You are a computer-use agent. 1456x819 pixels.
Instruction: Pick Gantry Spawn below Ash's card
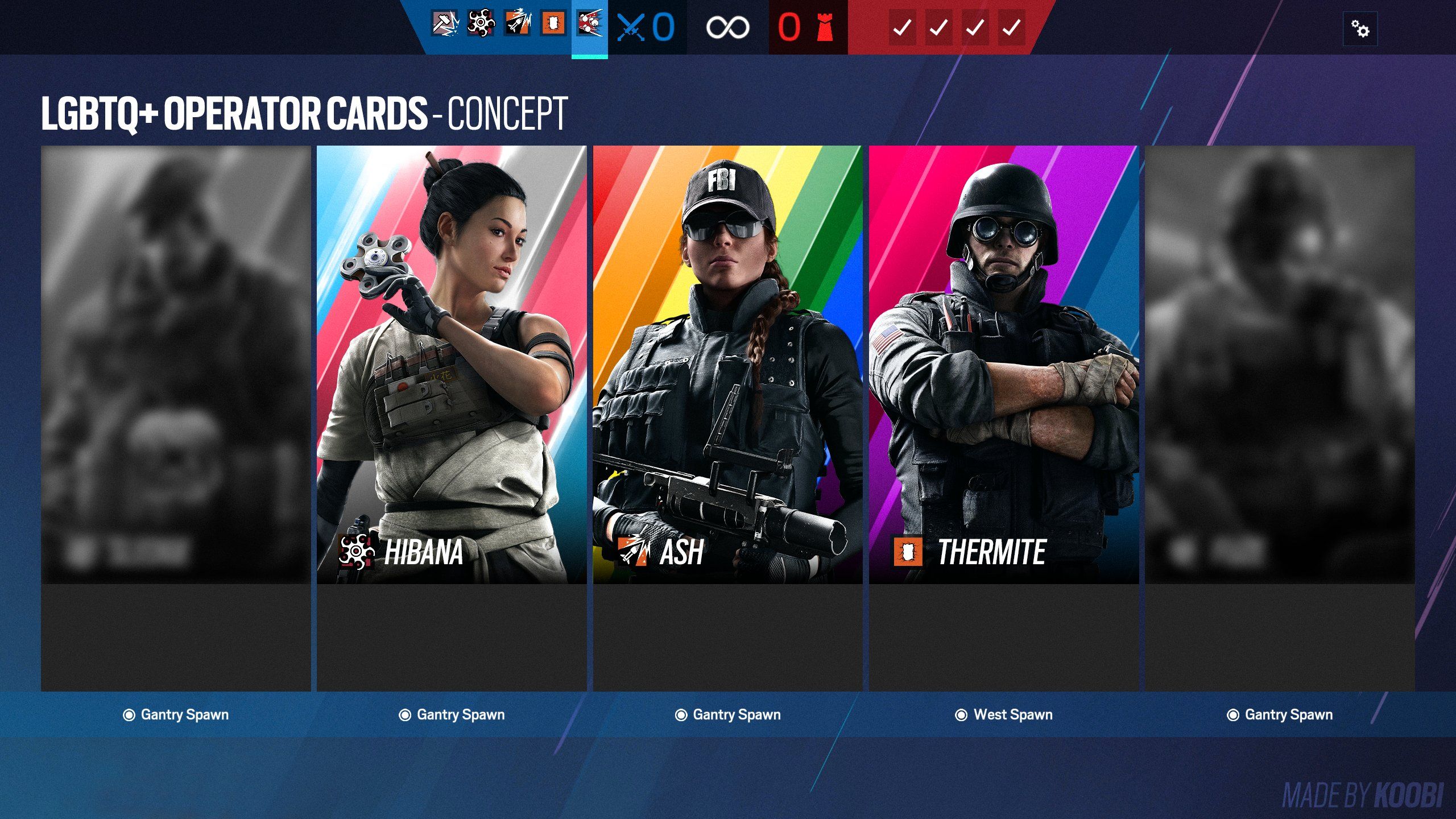tap(728, 715)
